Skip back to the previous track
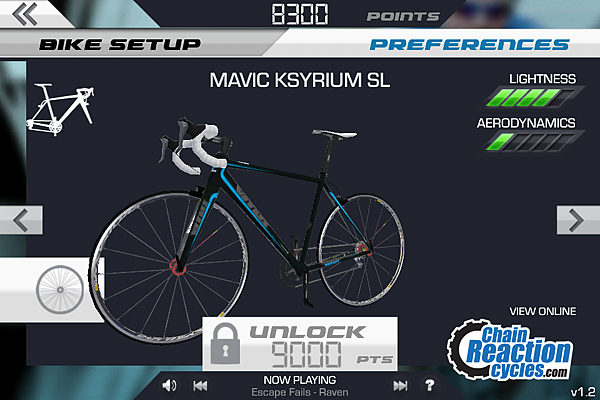 [x=200, y=385]
